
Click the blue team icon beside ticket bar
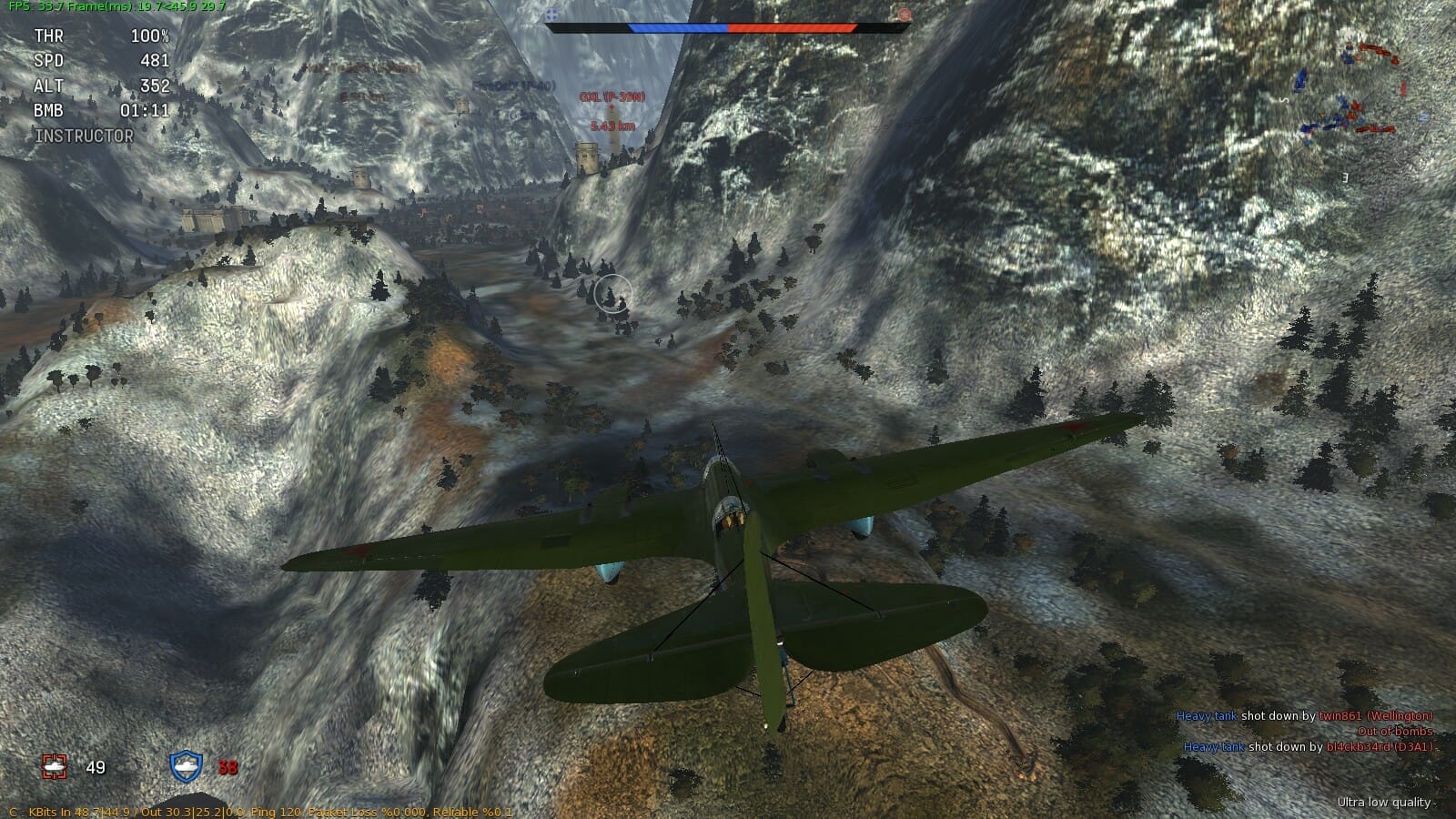[552, 15]
